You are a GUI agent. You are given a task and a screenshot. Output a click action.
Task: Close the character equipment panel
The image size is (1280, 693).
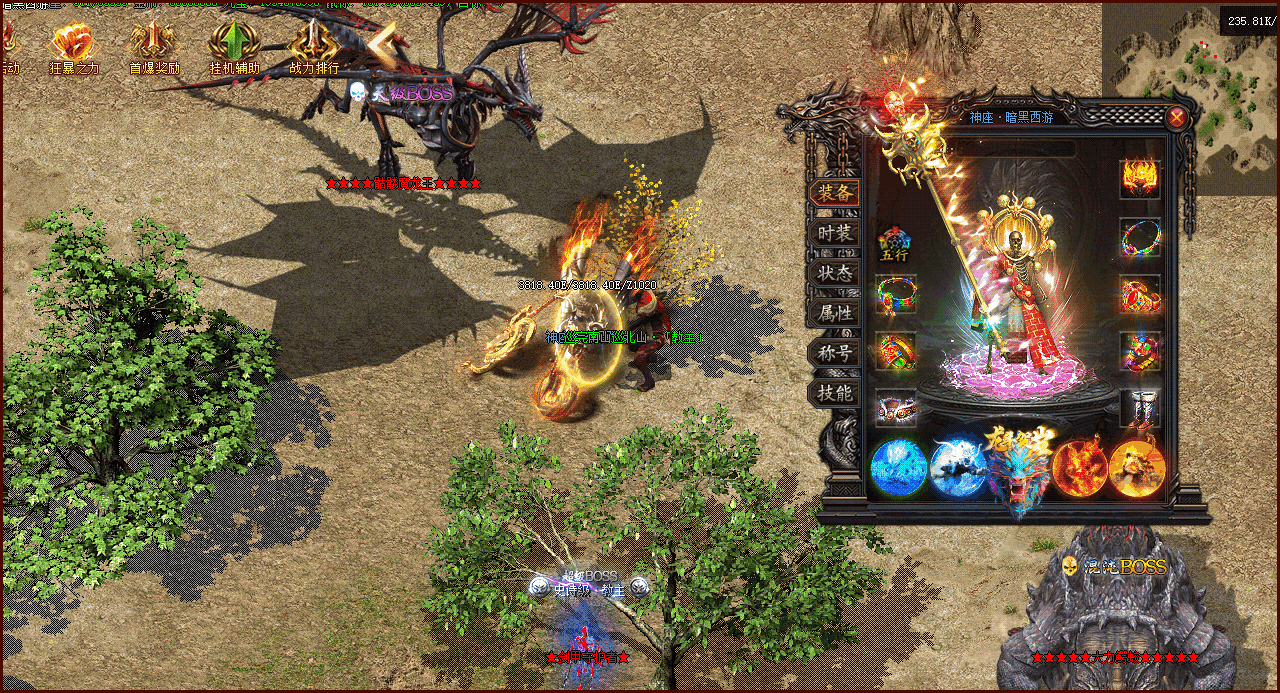click(x=1177, y=118)
